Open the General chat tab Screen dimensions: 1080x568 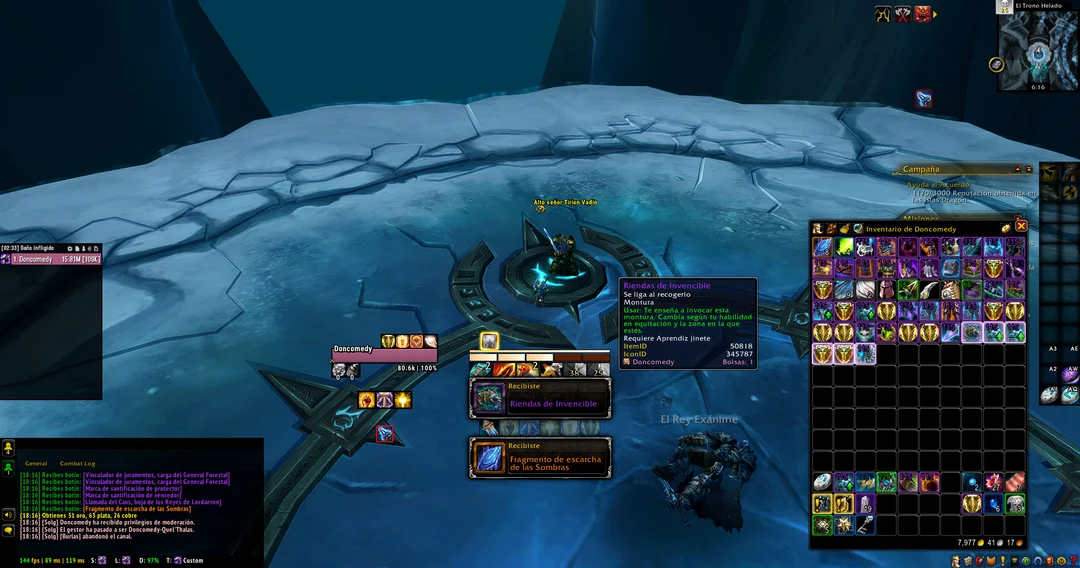click(36, 464)
